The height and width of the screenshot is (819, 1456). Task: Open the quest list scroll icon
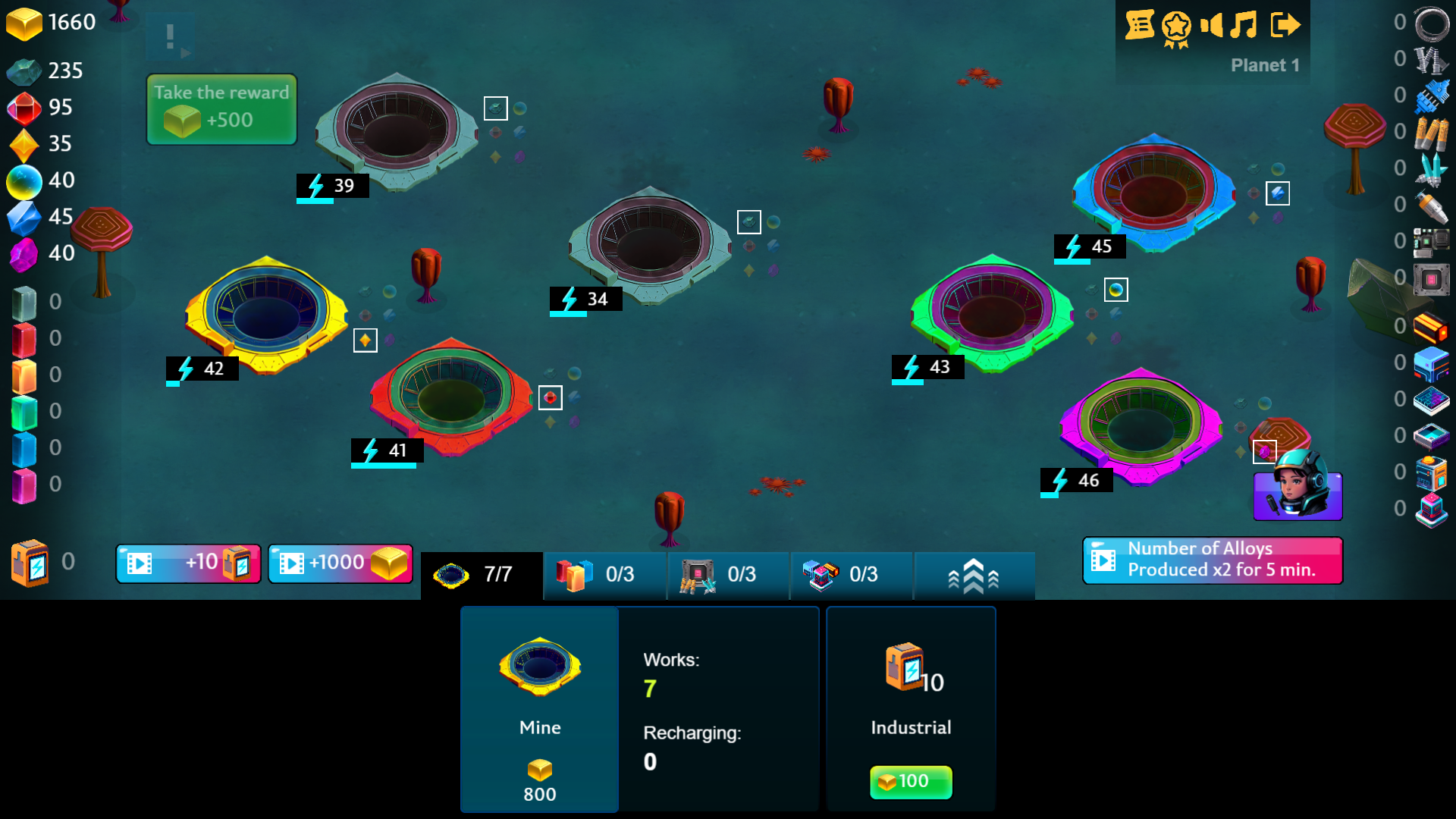(x=1141, y=25)
